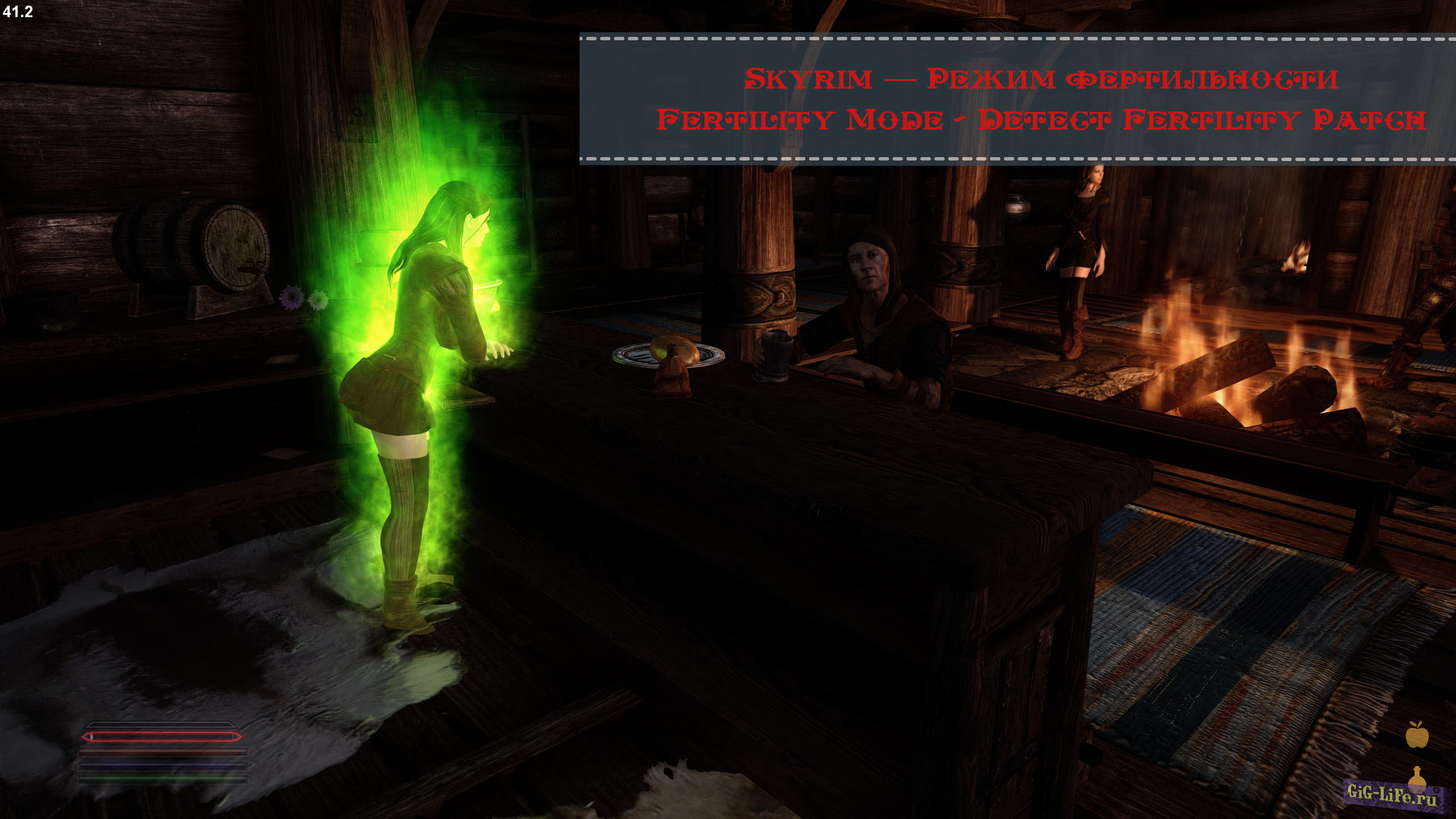Select the golden apple hunger indicator icon
This screenshot has height=819, width=1456.
[1417, 735]
